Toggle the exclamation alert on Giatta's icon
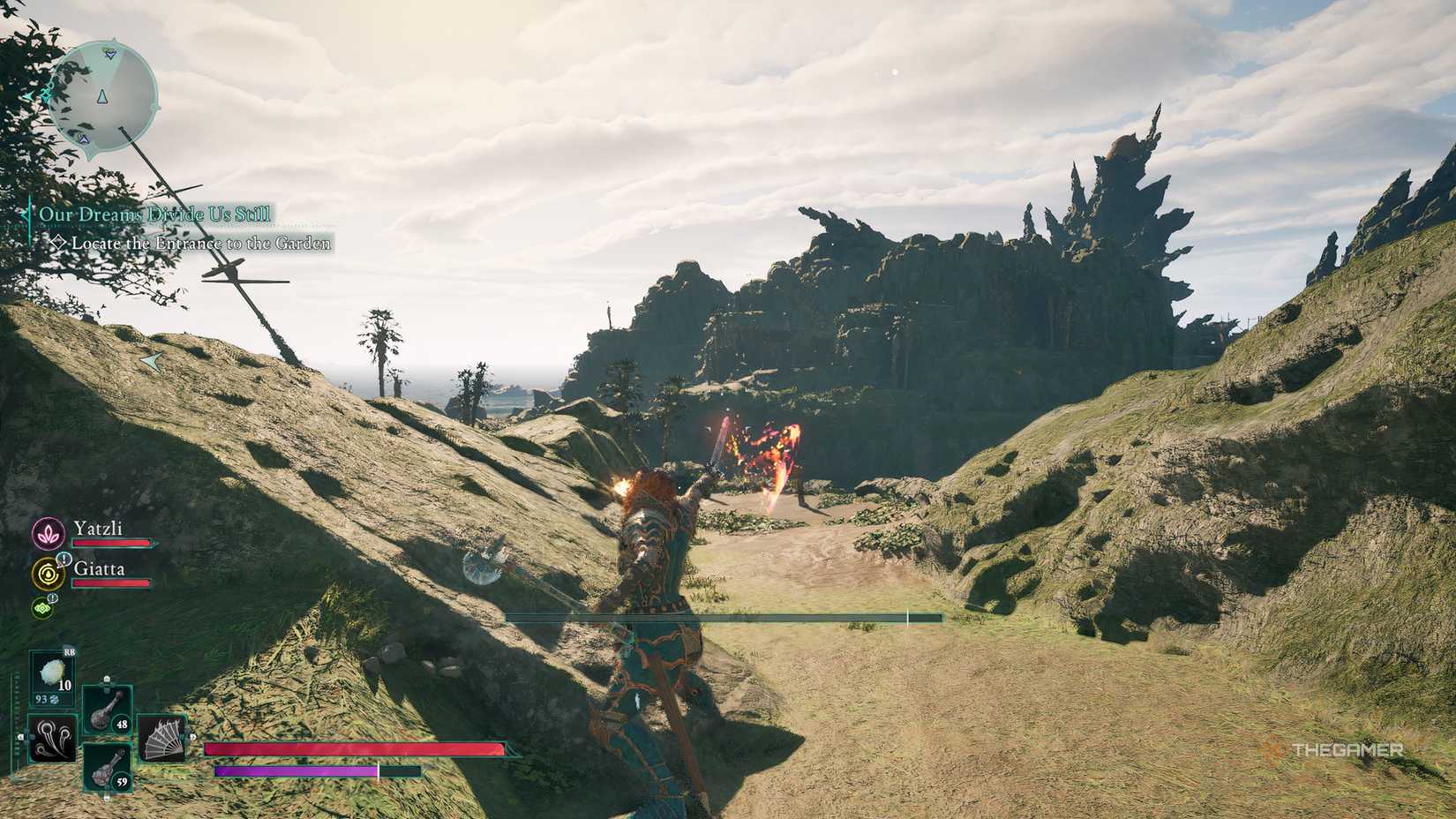1456x819 pixels. [63, 559]
